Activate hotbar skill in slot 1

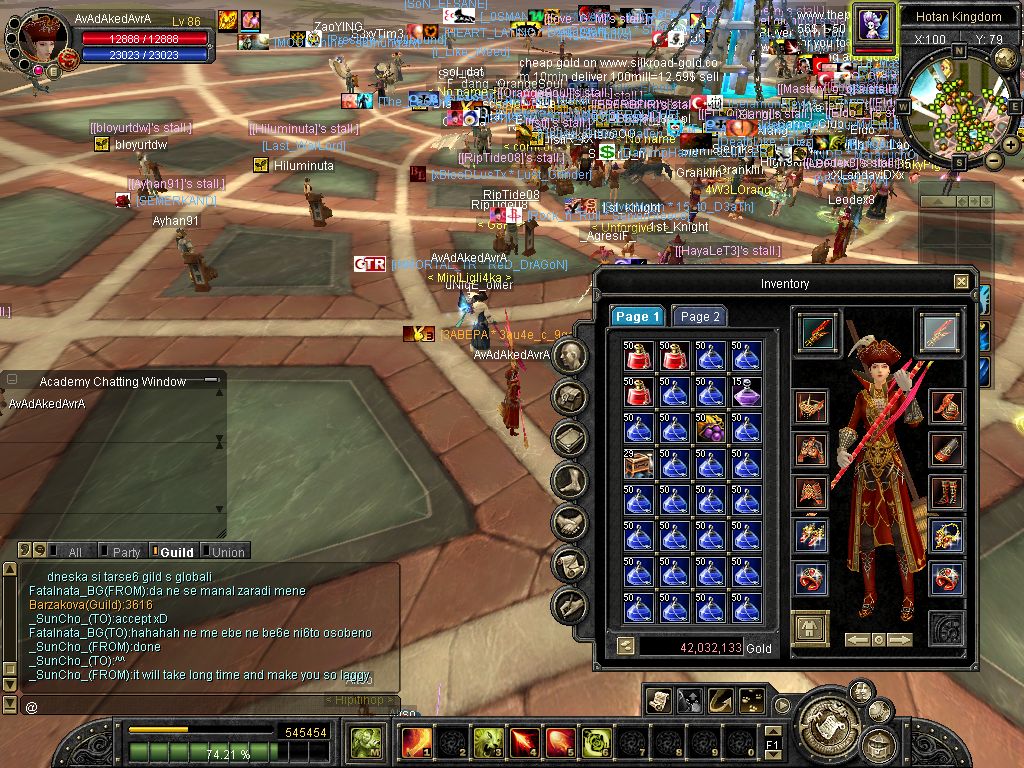point(415,742)
